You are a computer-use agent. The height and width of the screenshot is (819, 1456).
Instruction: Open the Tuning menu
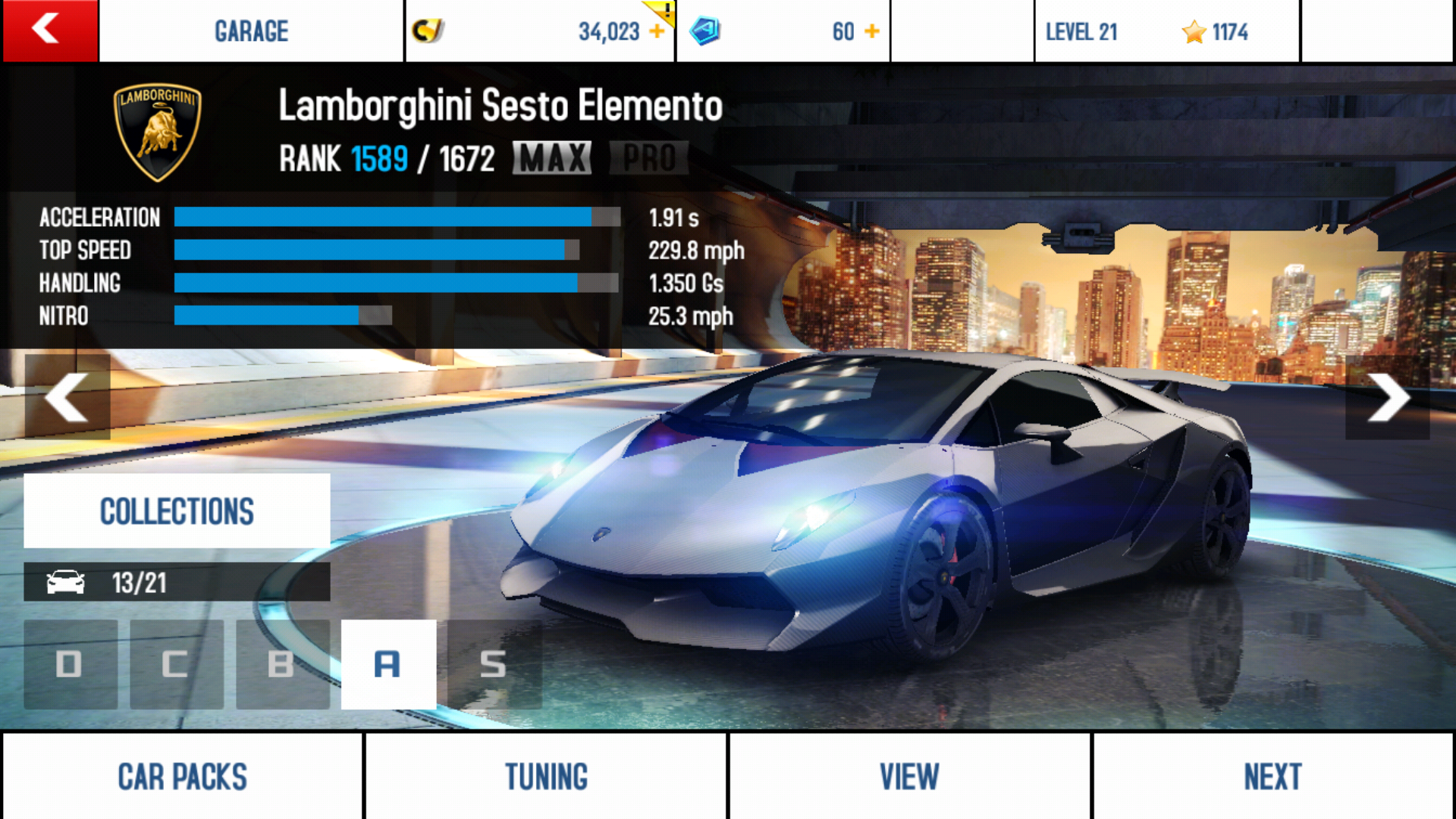pyautogui.click(x=546, y=777)
